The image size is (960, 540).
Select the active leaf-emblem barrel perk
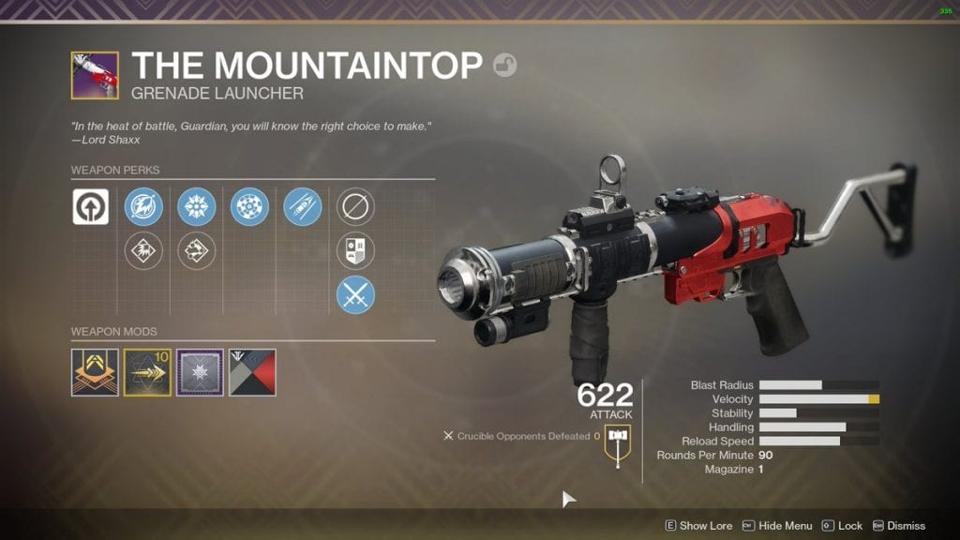click(143, 207)
